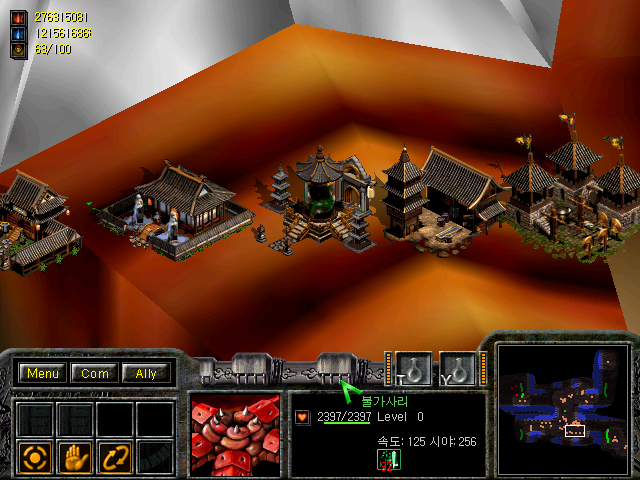Open the Ally panel
The width and height of the screenshot is (640, 480).
pos(146,374)
